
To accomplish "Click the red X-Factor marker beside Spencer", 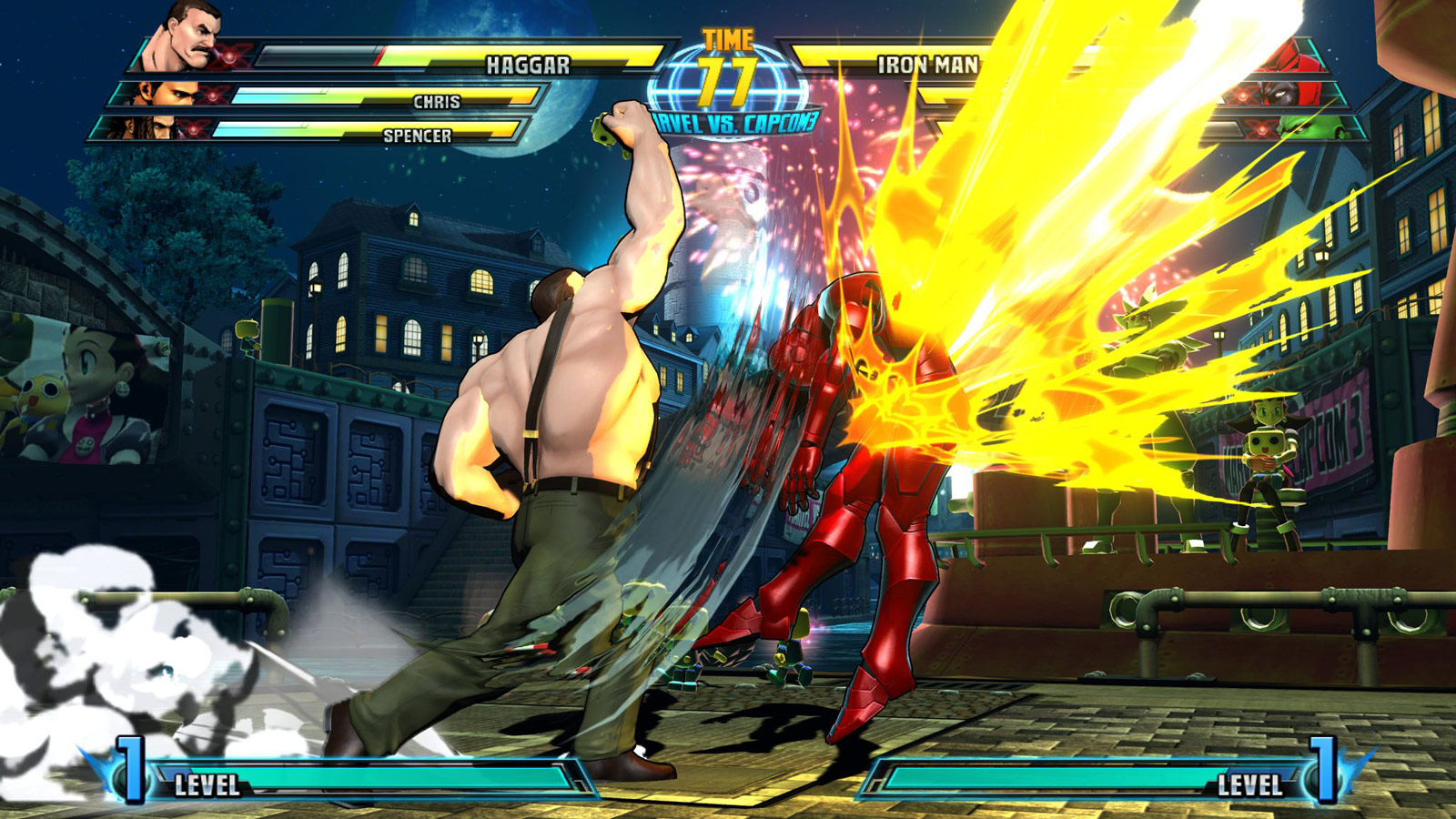I will (x=192, y=130).
